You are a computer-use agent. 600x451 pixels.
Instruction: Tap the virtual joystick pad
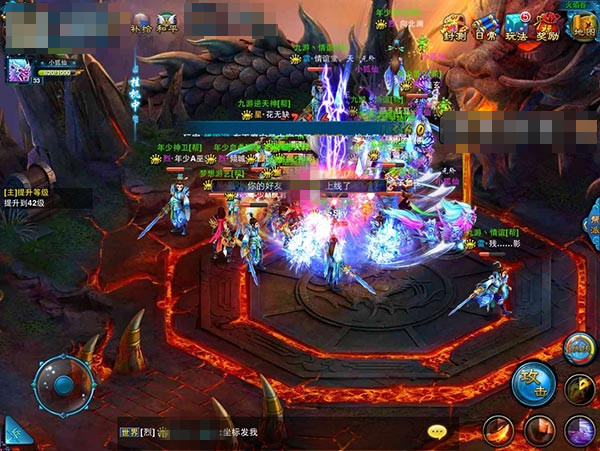tap(63, 384)
